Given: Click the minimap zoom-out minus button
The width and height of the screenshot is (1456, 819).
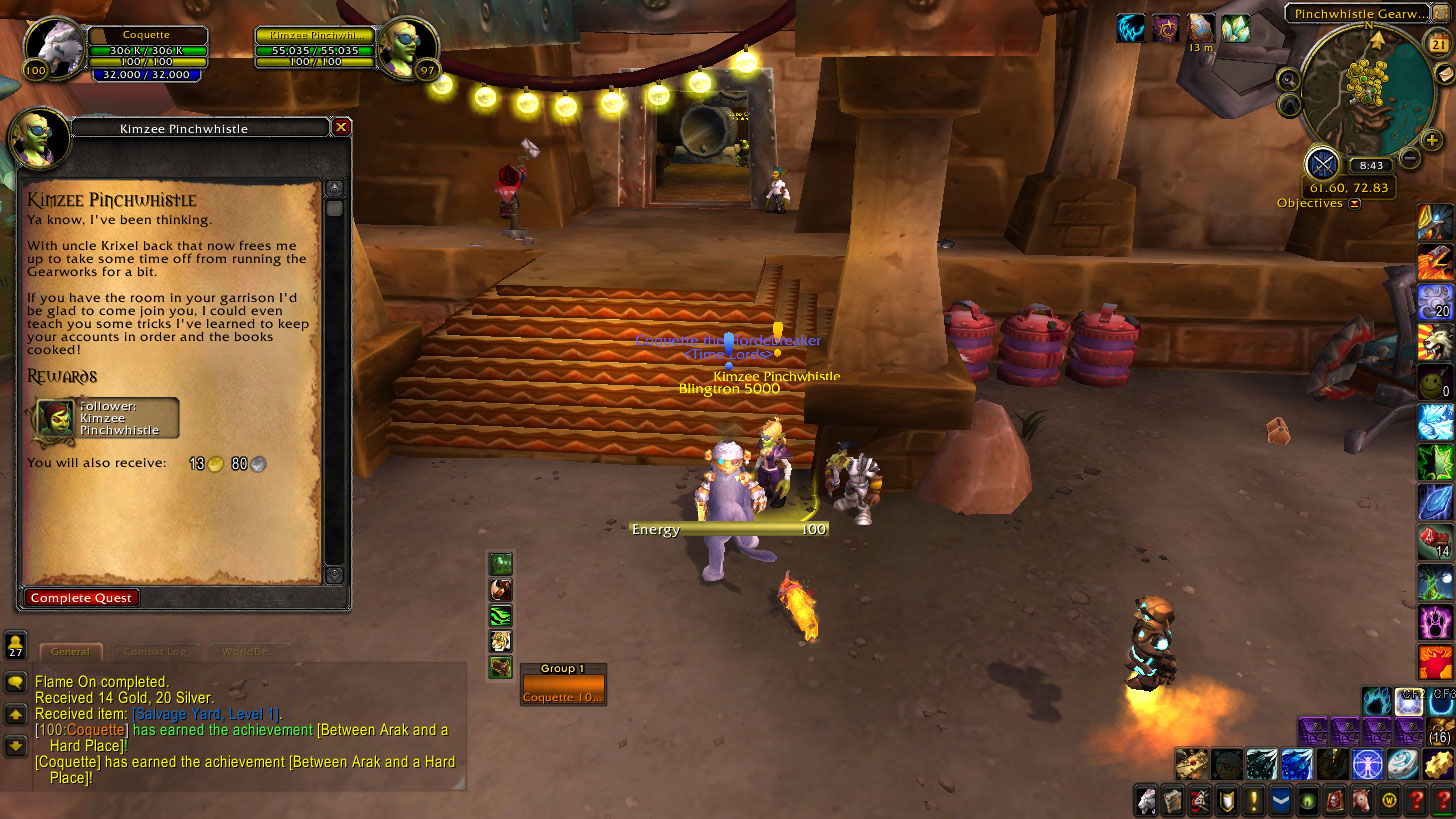Looking at the screenshot, I should [x=1410, y=157].
